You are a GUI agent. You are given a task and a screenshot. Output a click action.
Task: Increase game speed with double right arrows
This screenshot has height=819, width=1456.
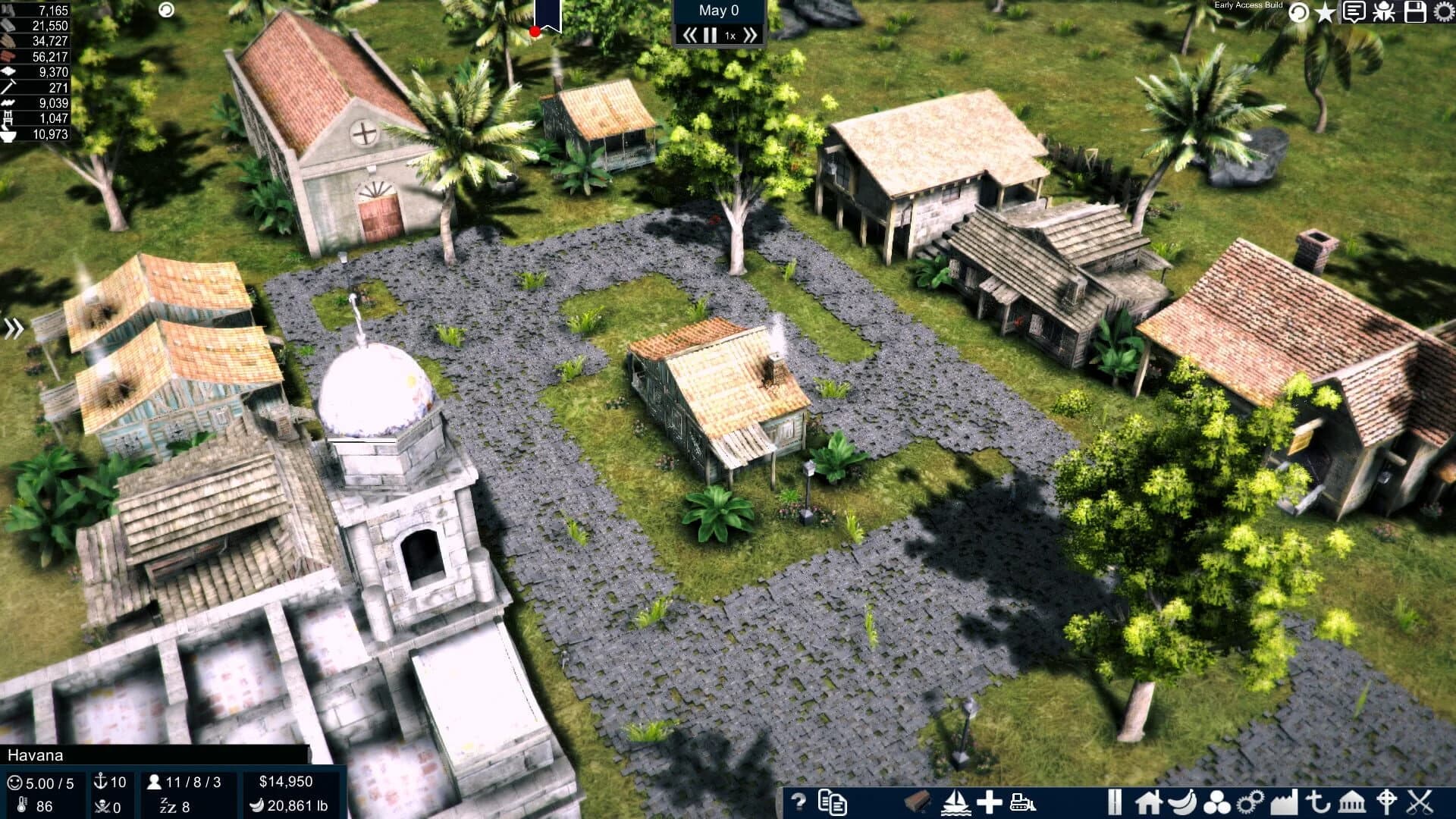pyautogui.click(x=749, y=33)
